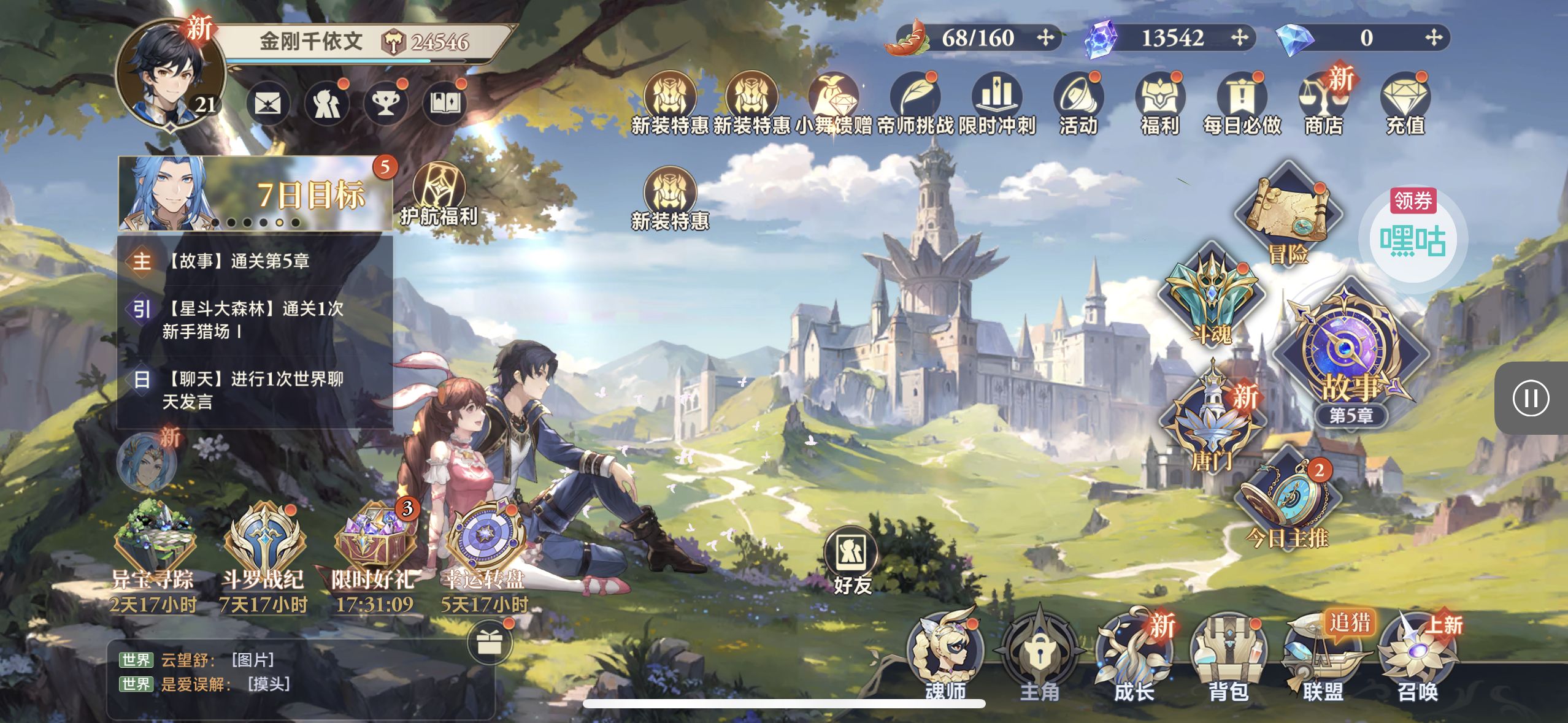The height and width of the screenshot is (723, 1568).
Task: Open the mail envelope icon
Action: [268, 103]
